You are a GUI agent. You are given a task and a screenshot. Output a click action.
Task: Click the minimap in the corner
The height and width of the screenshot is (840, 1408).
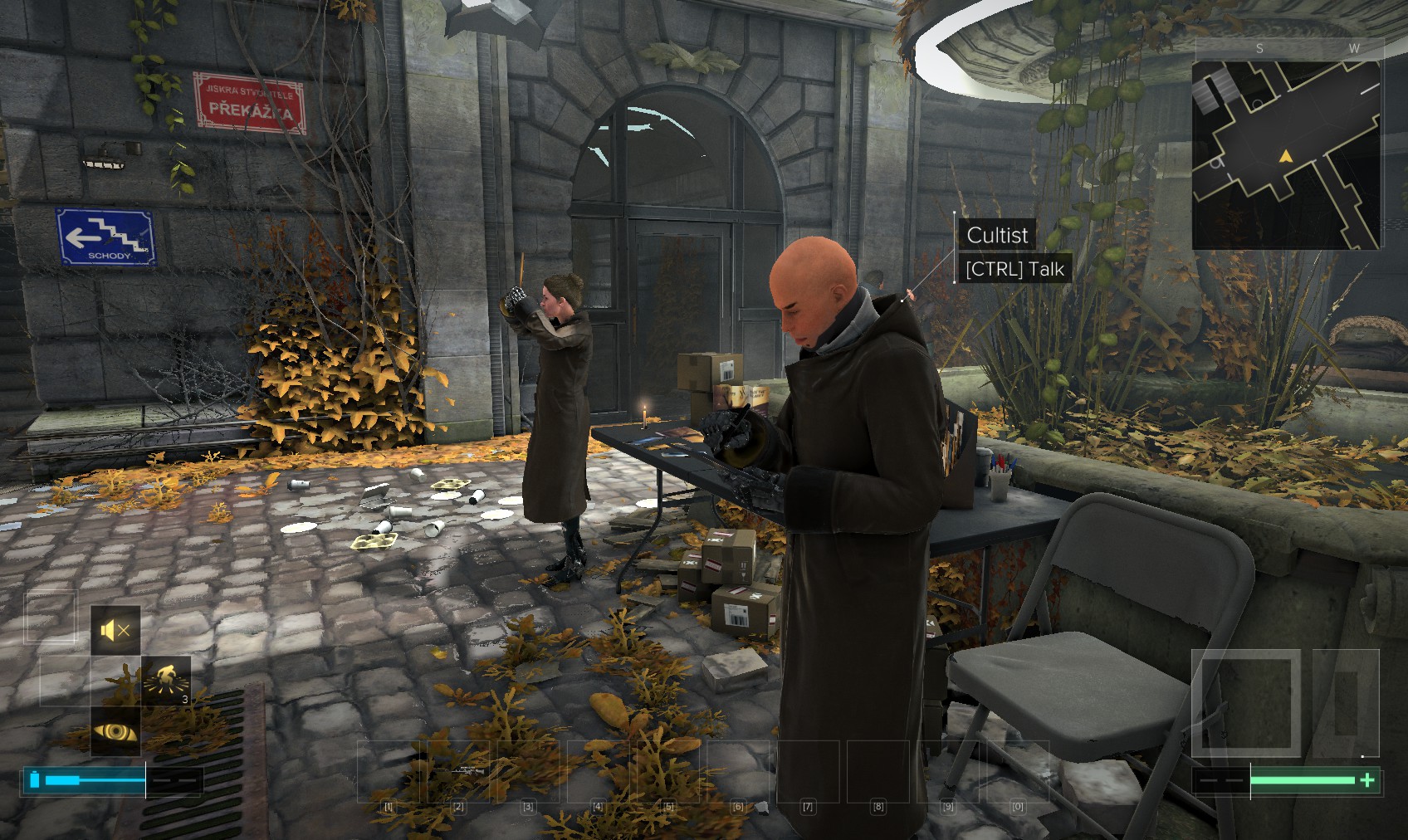click(1286, 154)
